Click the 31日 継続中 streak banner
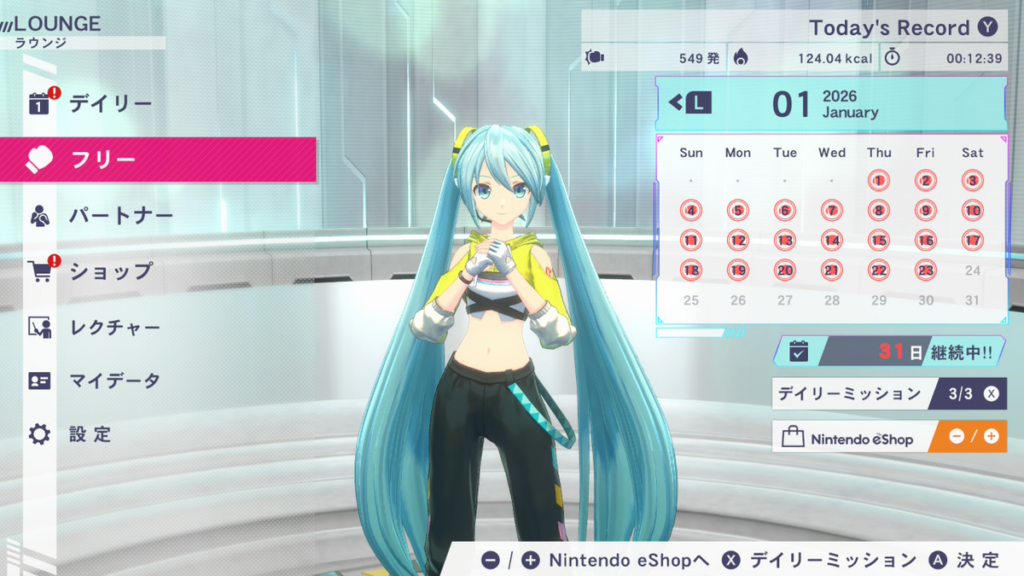 890,351
